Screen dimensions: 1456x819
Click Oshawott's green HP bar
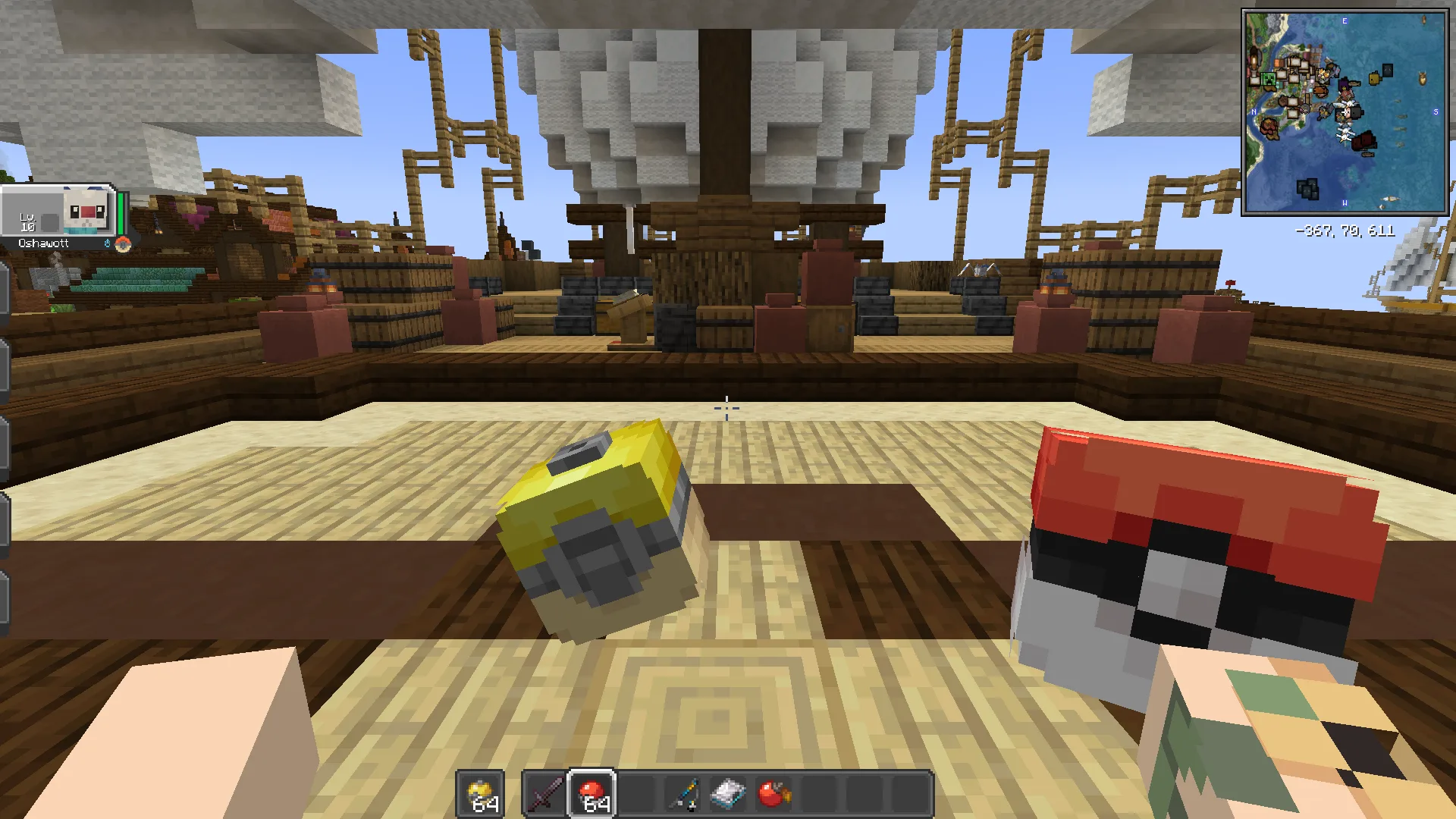(x=121, y=214)
